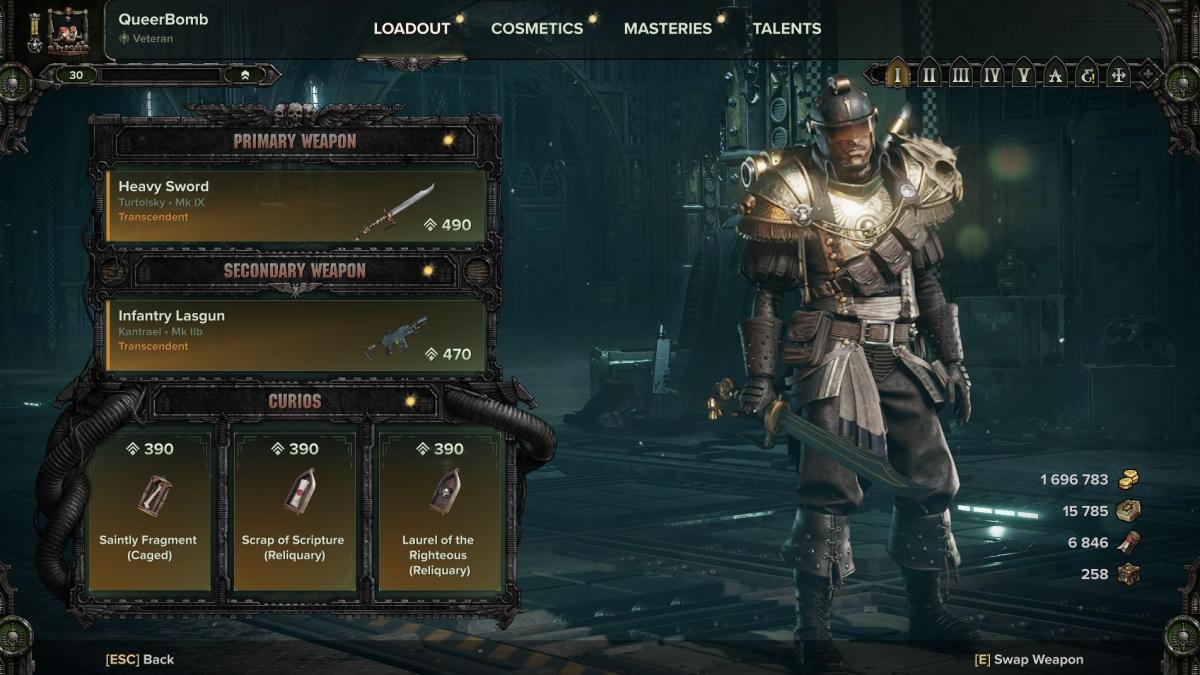1200x675 pixels.
Task: Switch to loadout preset II
Action: (x=929, y=74)
